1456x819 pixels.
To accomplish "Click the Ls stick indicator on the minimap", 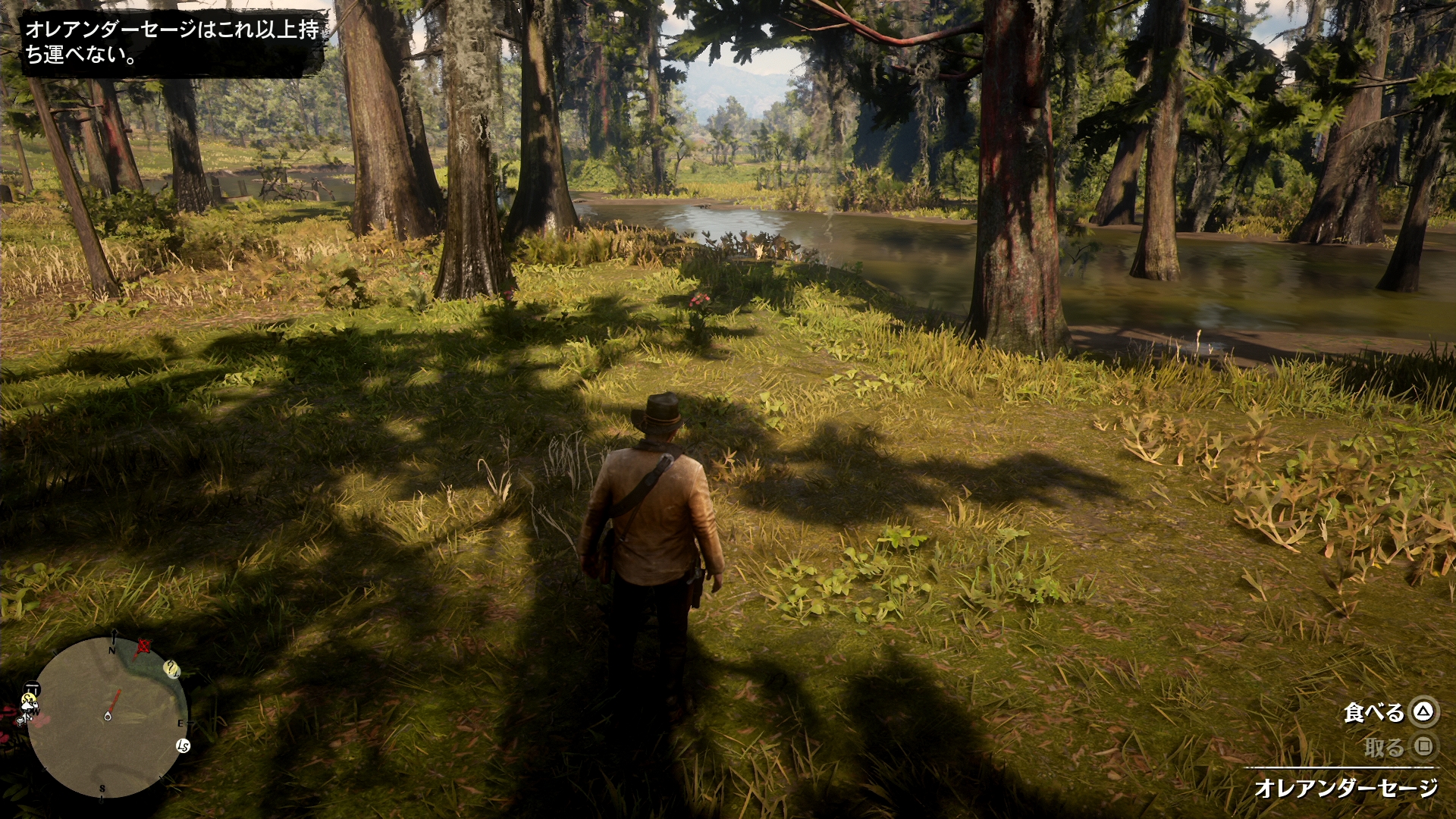I will [x=184, y=746].
